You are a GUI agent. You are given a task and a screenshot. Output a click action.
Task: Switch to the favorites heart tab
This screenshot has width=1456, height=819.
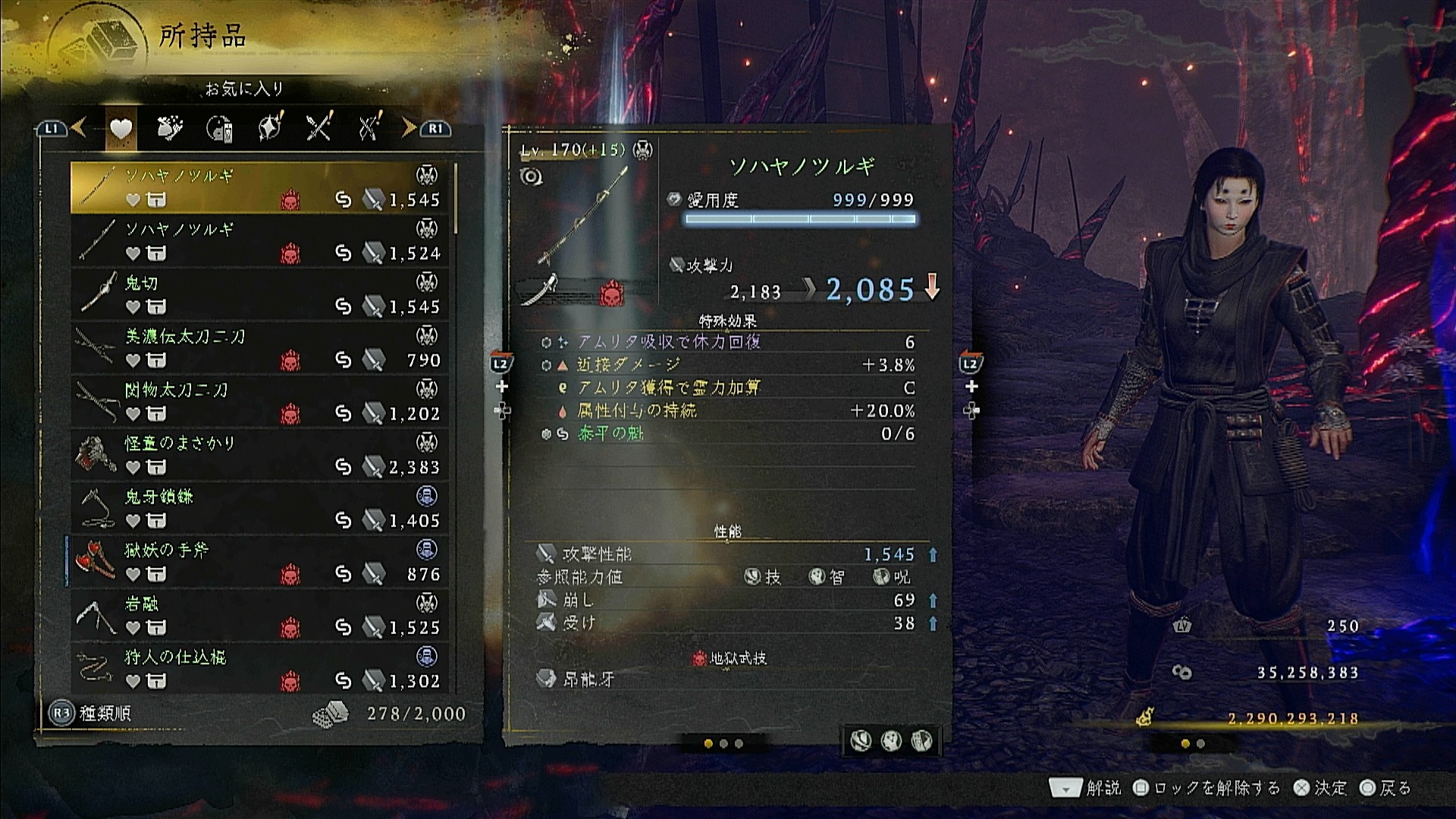click(121, 130)
